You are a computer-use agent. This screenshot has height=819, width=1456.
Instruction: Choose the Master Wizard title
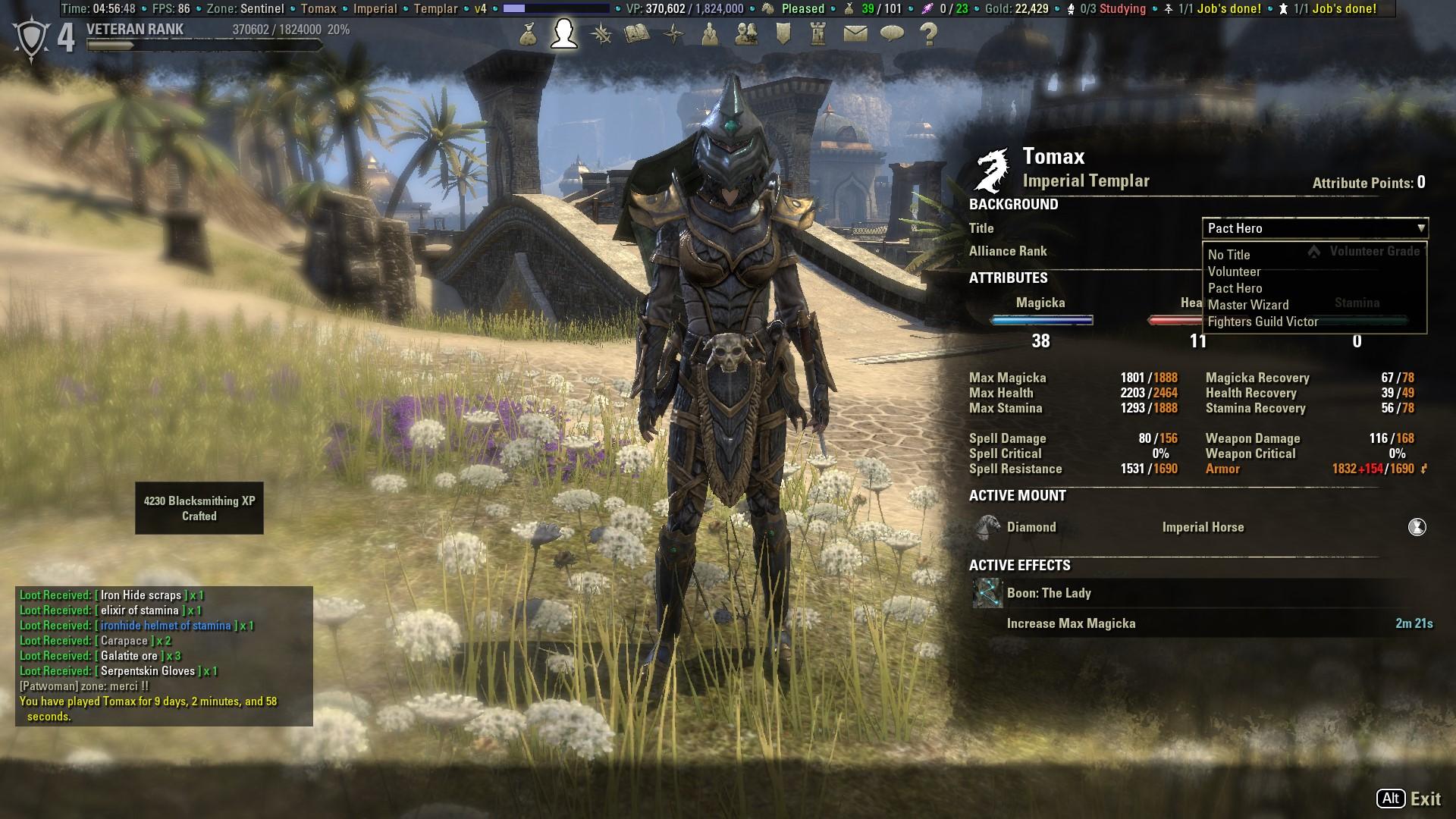(1248, 305)
